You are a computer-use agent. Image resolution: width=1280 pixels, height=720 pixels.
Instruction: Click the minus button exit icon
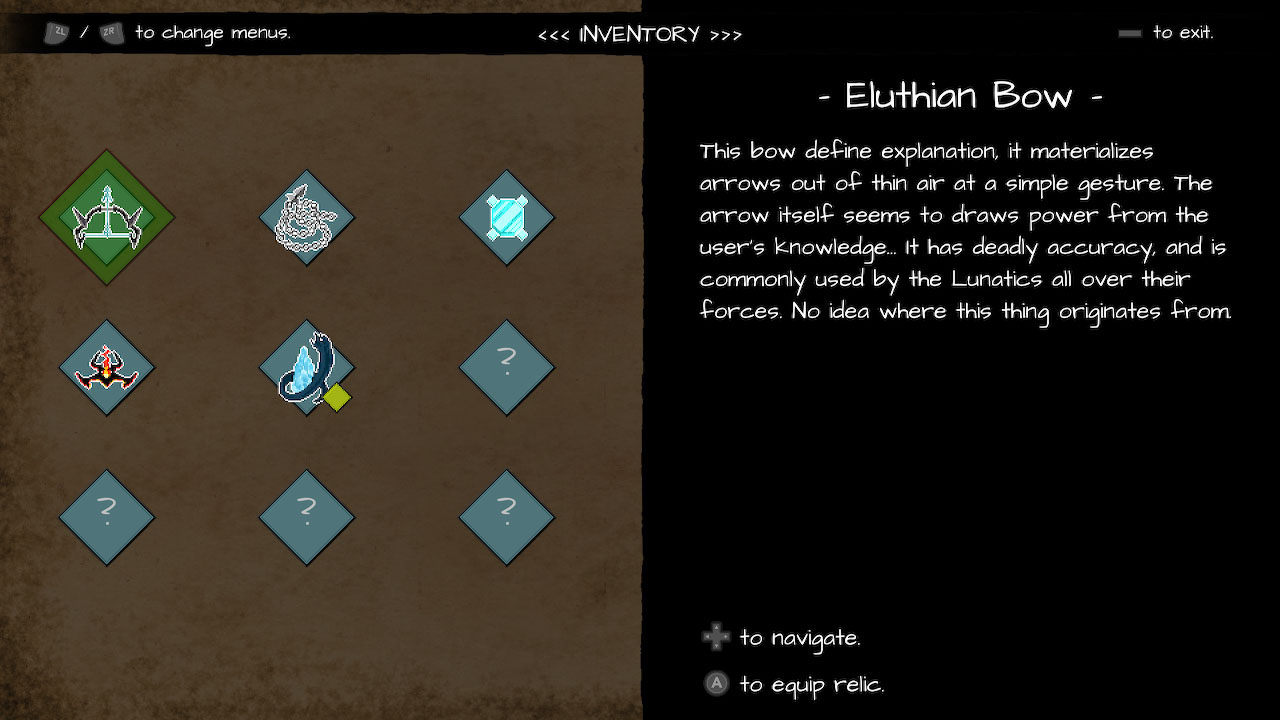point(1129,32)
